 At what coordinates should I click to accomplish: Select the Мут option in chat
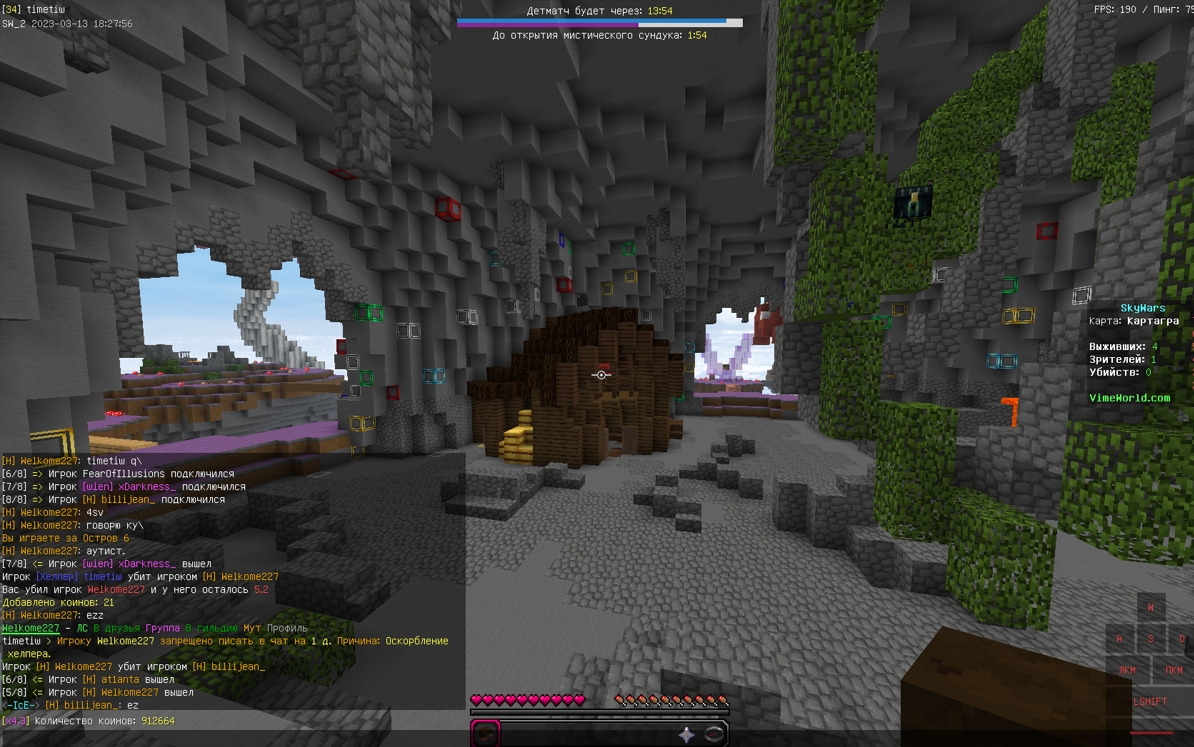pos(252,628)
